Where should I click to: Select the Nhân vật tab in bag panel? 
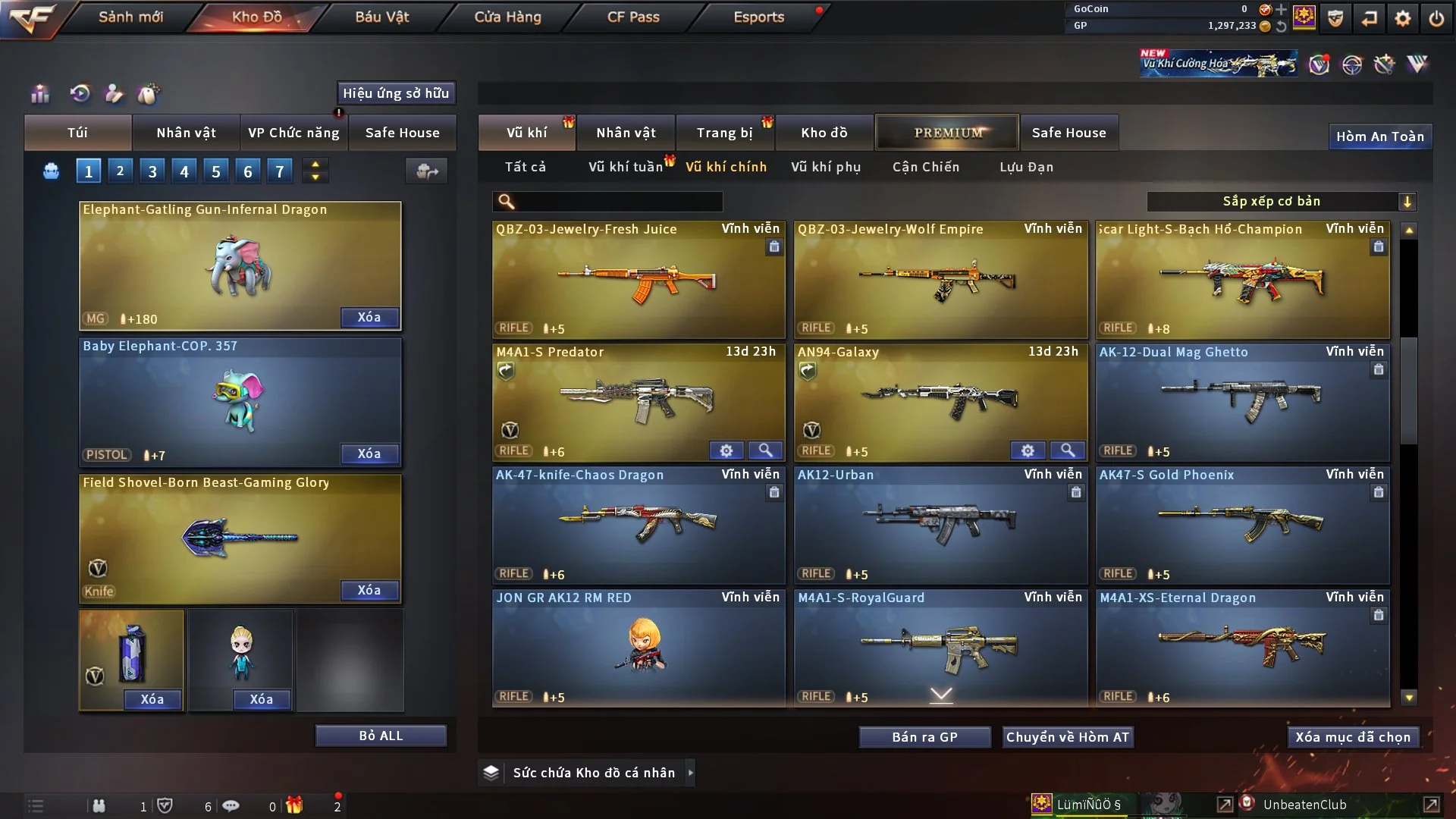[186, 133]
